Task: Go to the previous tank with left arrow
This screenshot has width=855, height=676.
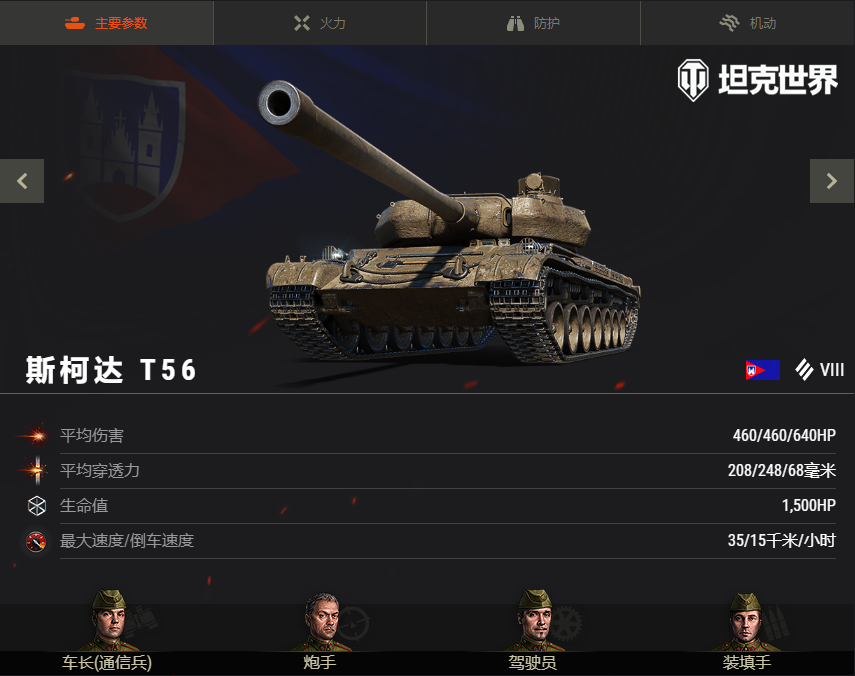Action: pos(22,181)
